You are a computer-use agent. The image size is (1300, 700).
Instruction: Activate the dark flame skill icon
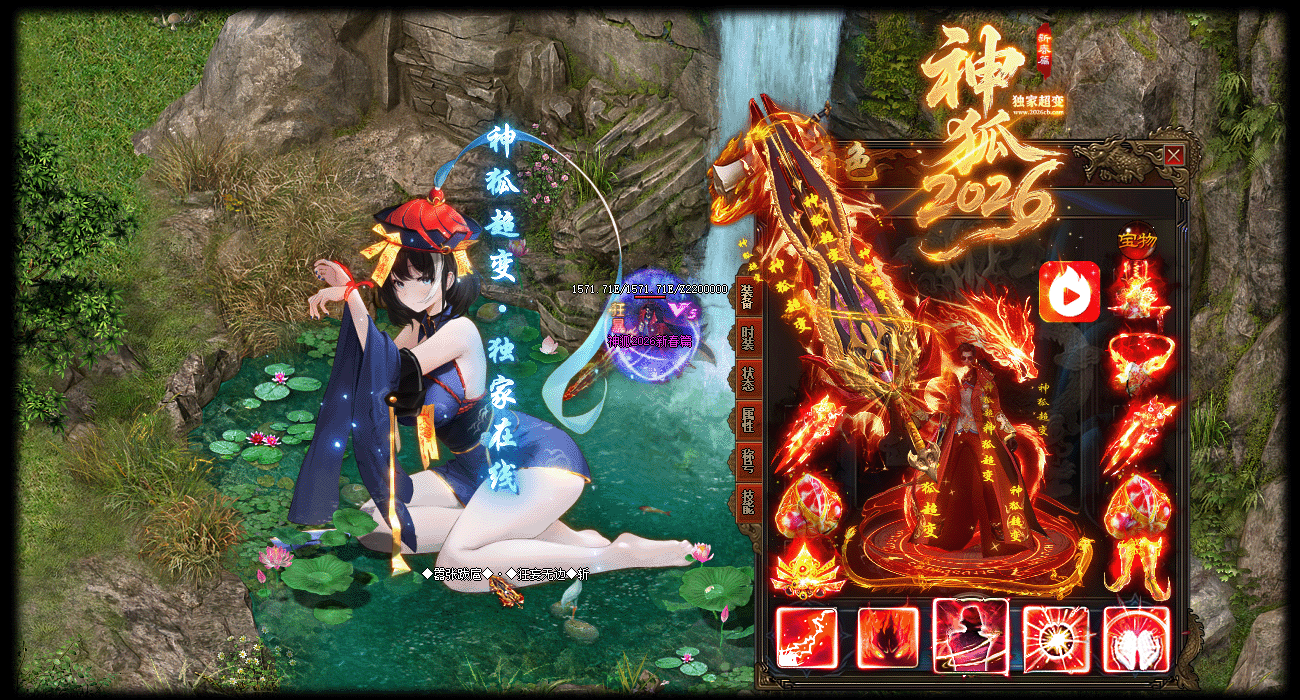point(888,637)
